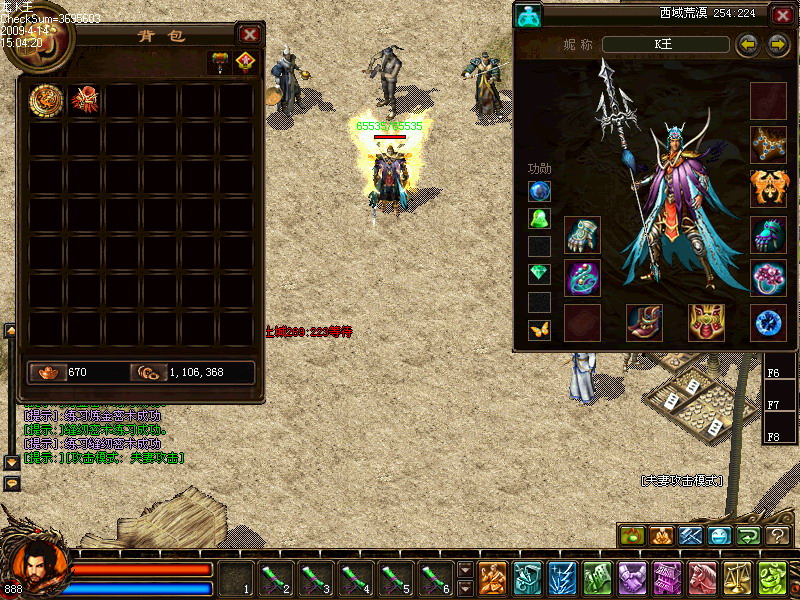Select the equipped gauntlet on the left side
Image resolution: width=800 pixels, height=600 pixels.
582,236
